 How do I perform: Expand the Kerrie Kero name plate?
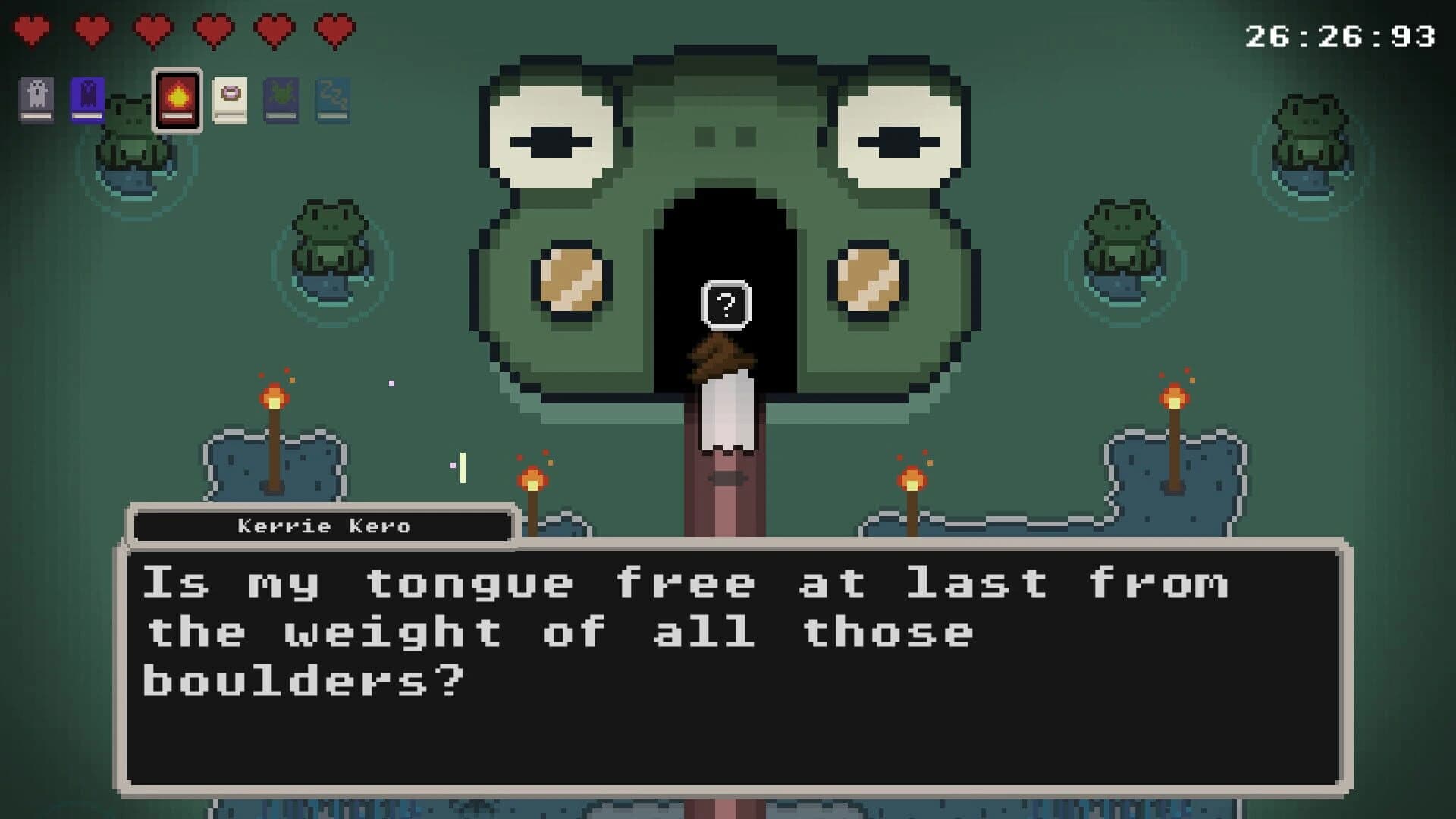(322, 526)
